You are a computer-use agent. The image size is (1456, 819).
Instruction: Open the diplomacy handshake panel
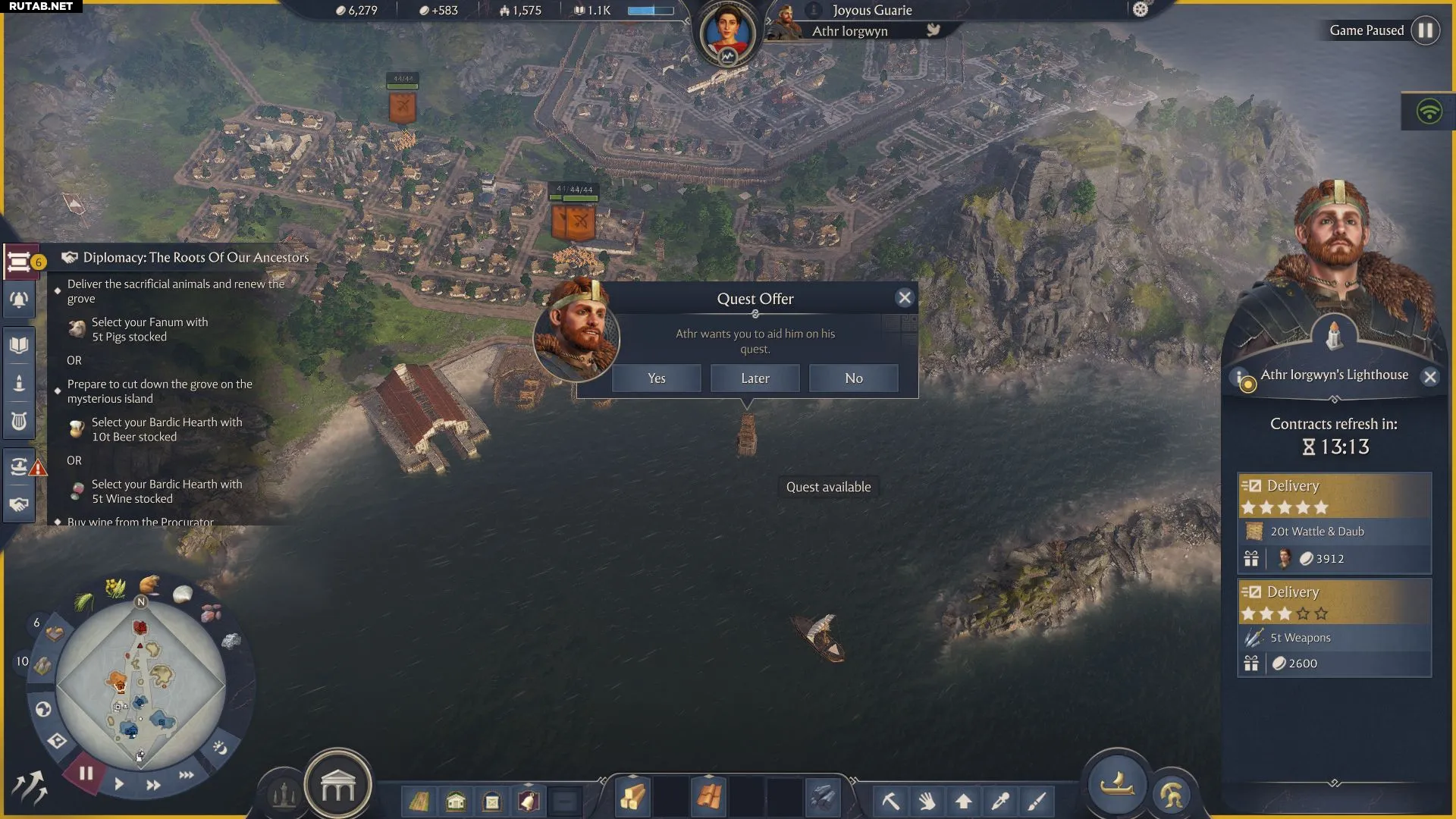coord(20,504)
